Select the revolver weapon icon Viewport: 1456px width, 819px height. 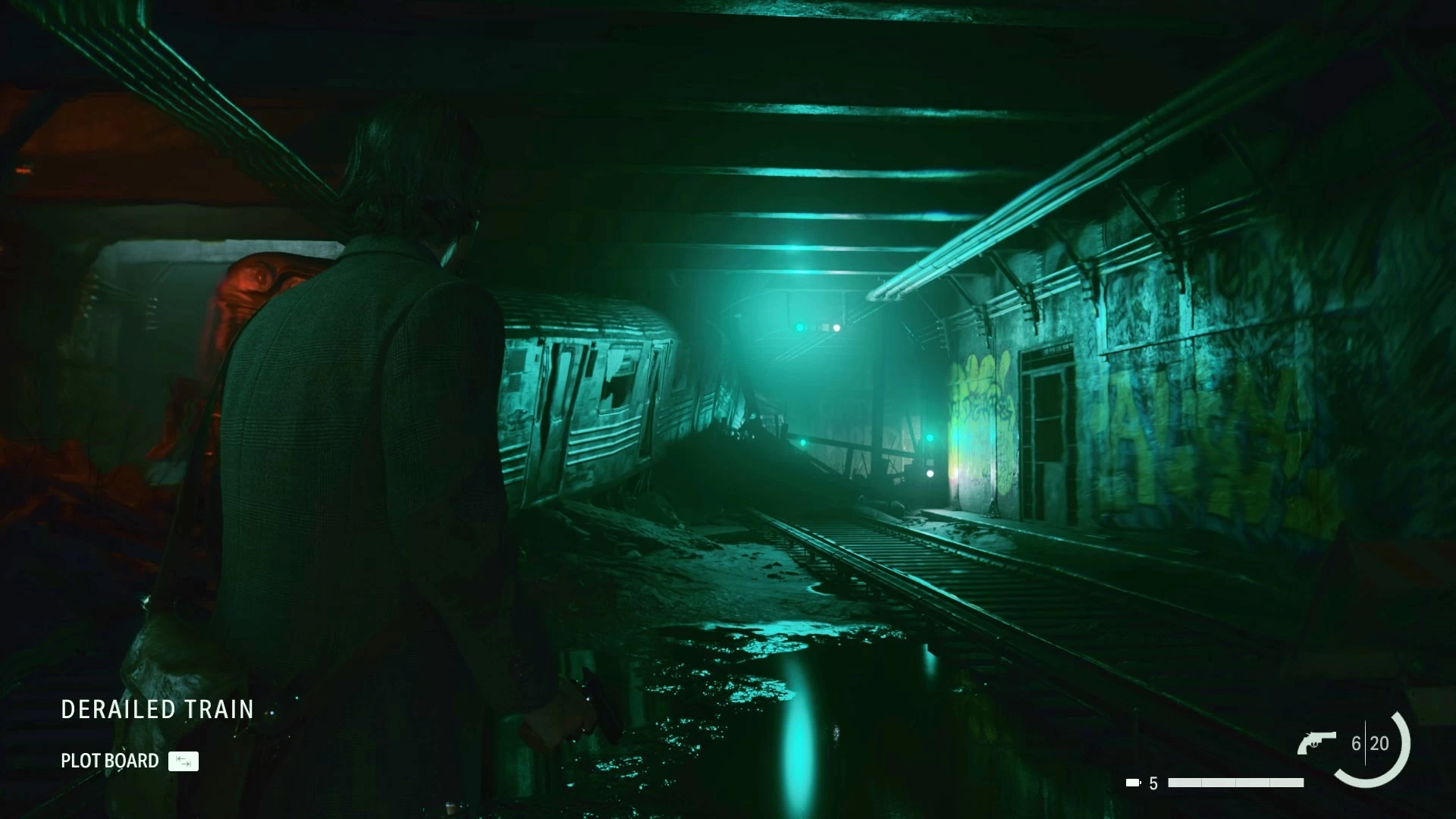1316,743
